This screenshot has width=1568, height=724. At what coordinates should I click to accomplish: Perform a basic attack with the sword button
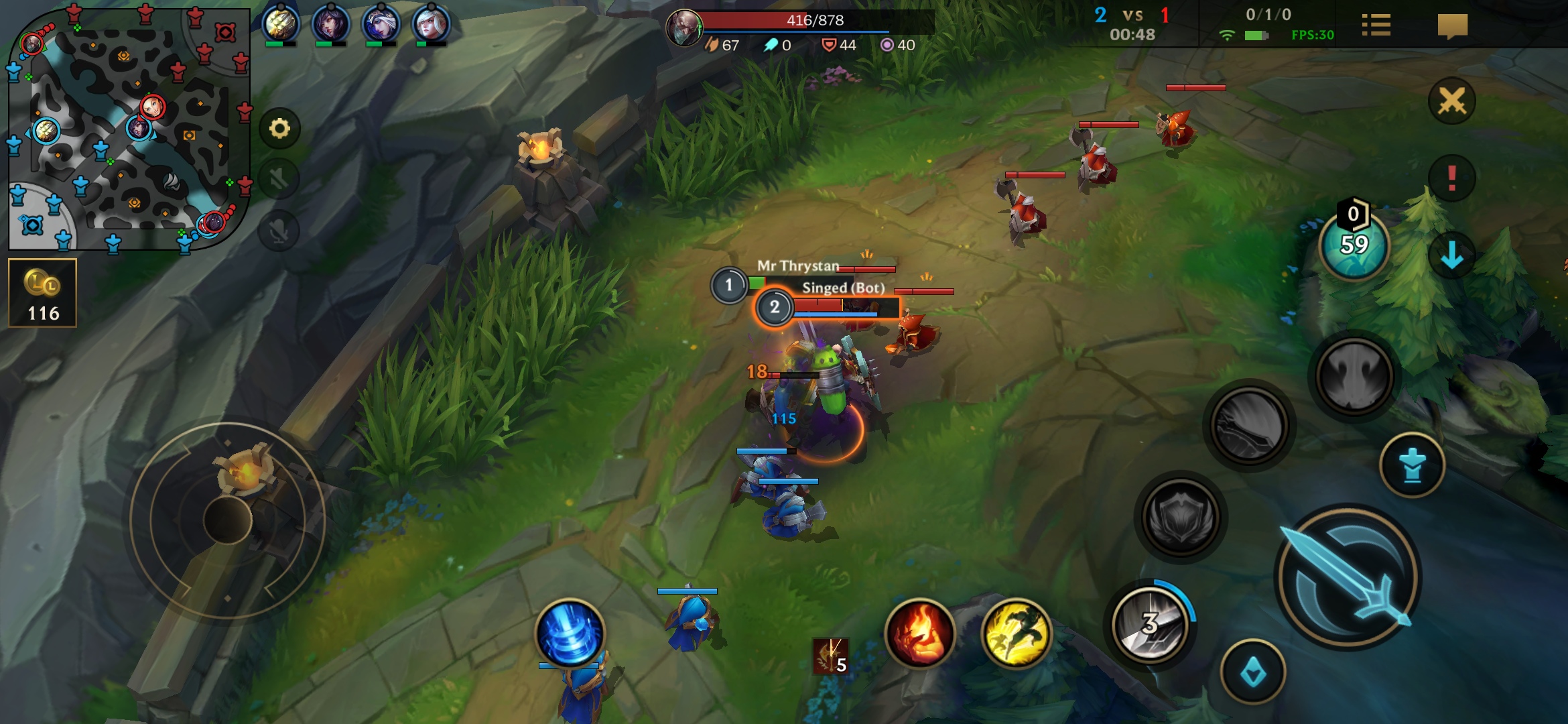[x=1348, y=578]
